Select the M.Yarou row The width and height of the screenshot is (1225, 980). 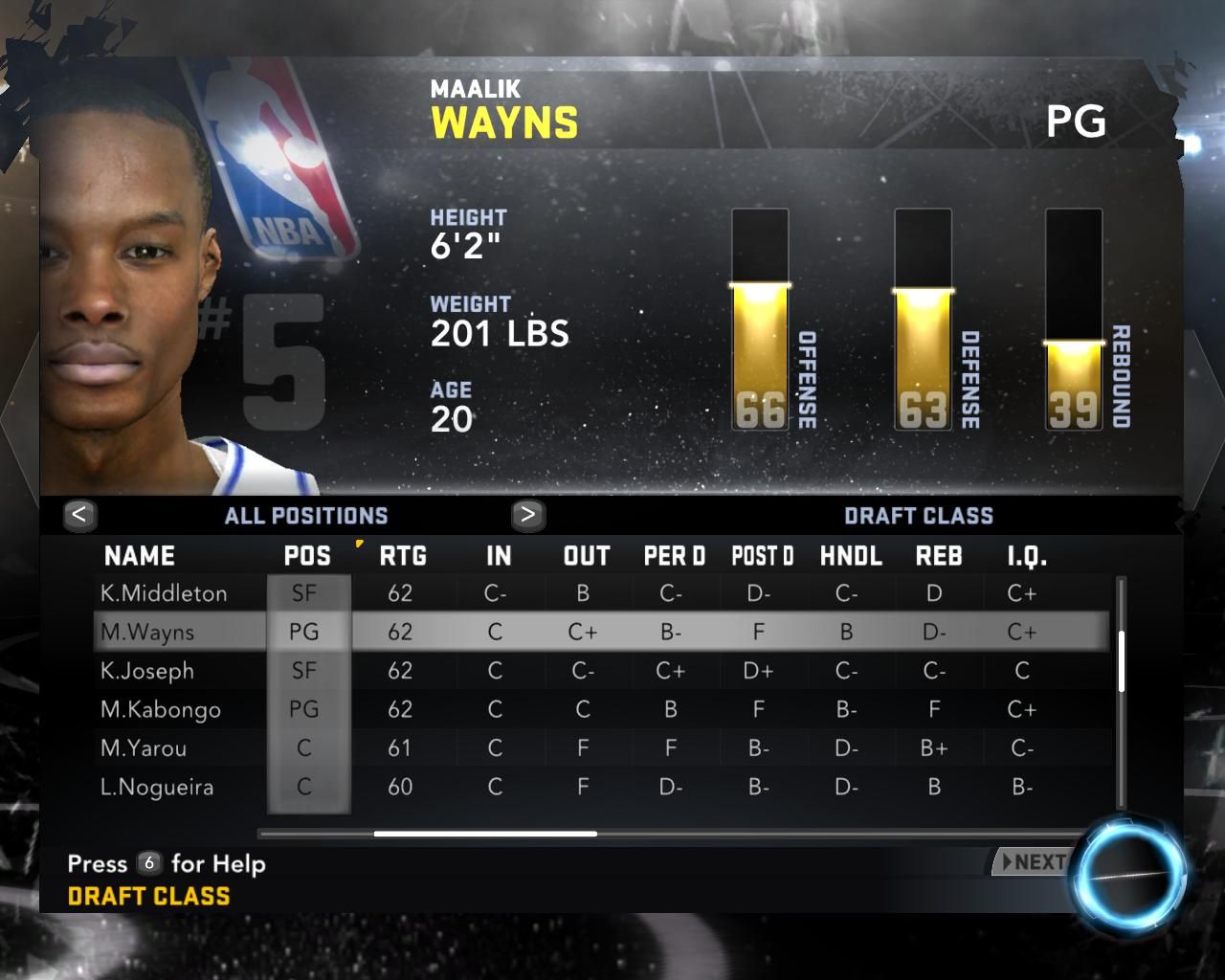(144, 748)
